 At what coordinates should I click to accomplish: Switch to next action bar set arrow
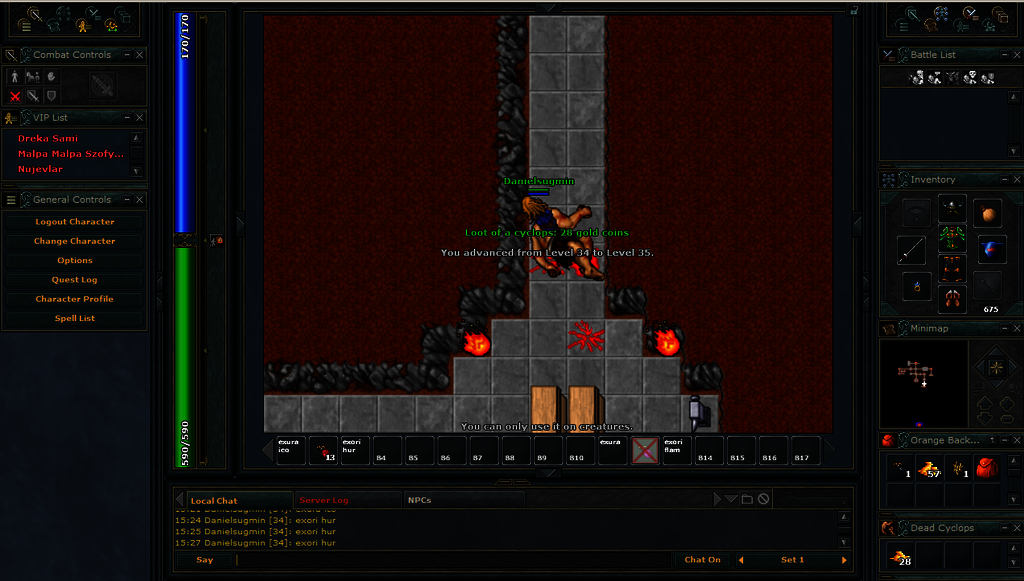click(x=845, y=560)
